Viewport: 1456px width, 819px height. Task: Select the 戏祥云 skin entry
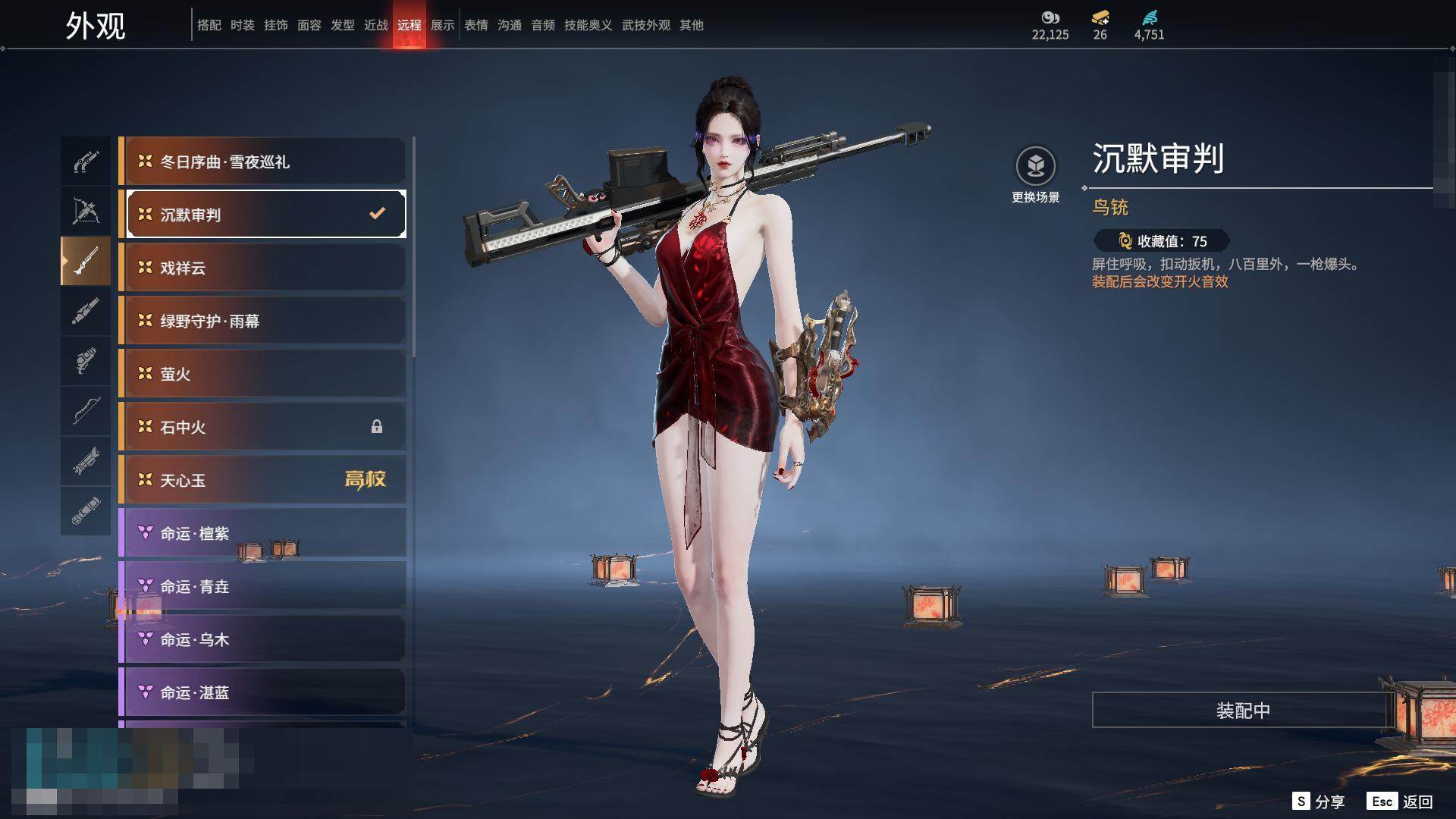262,268
